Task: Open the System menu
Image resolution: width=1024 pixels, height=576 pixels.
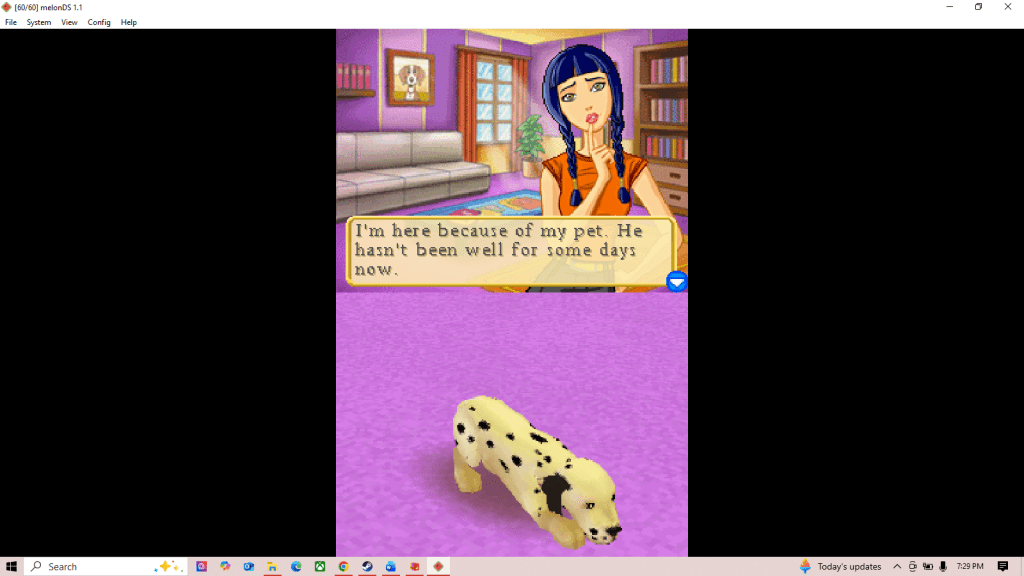Action: (x=39, y=22)
